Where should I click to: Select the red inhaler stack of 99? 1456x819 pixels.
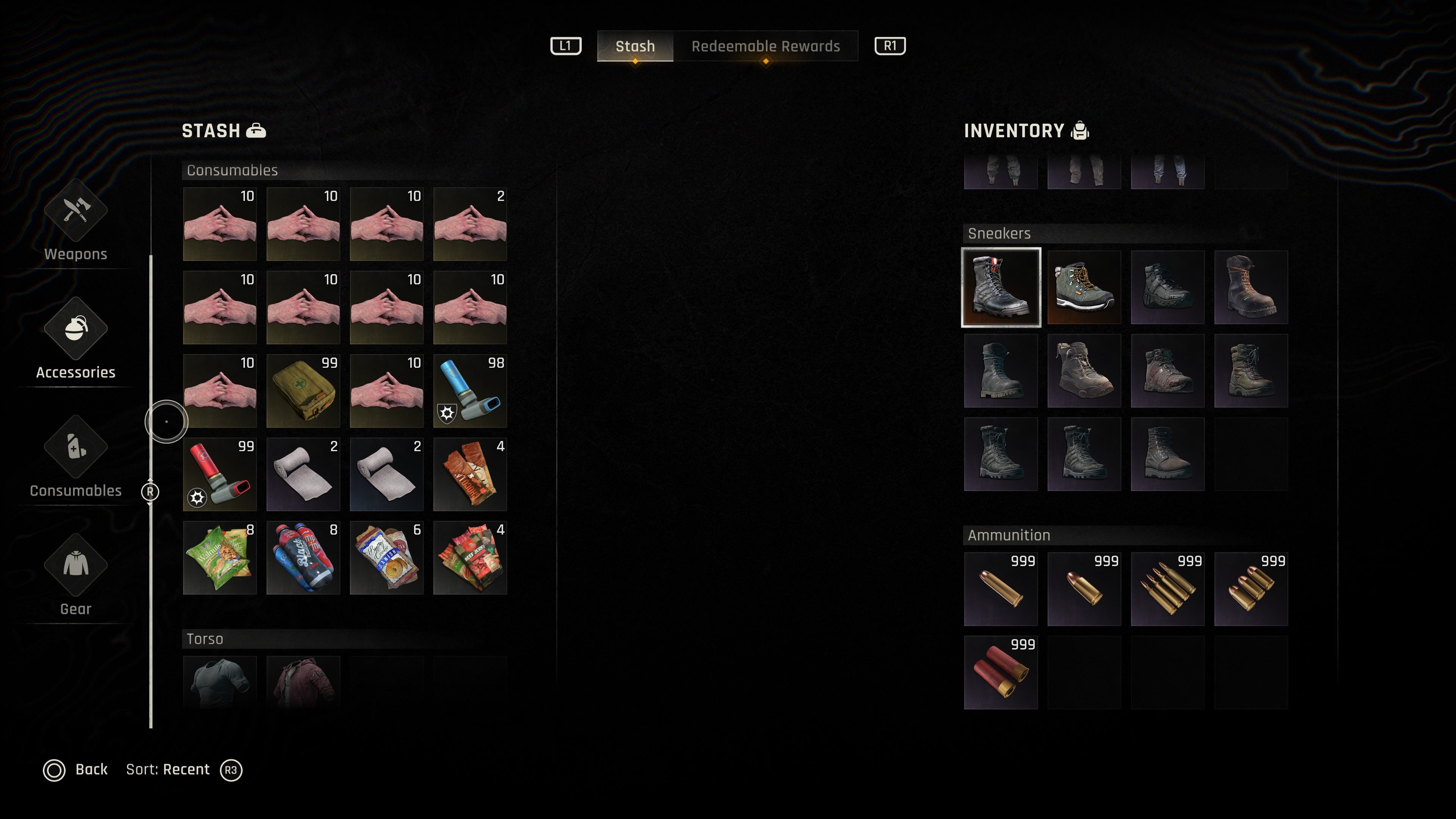(220, 474)
